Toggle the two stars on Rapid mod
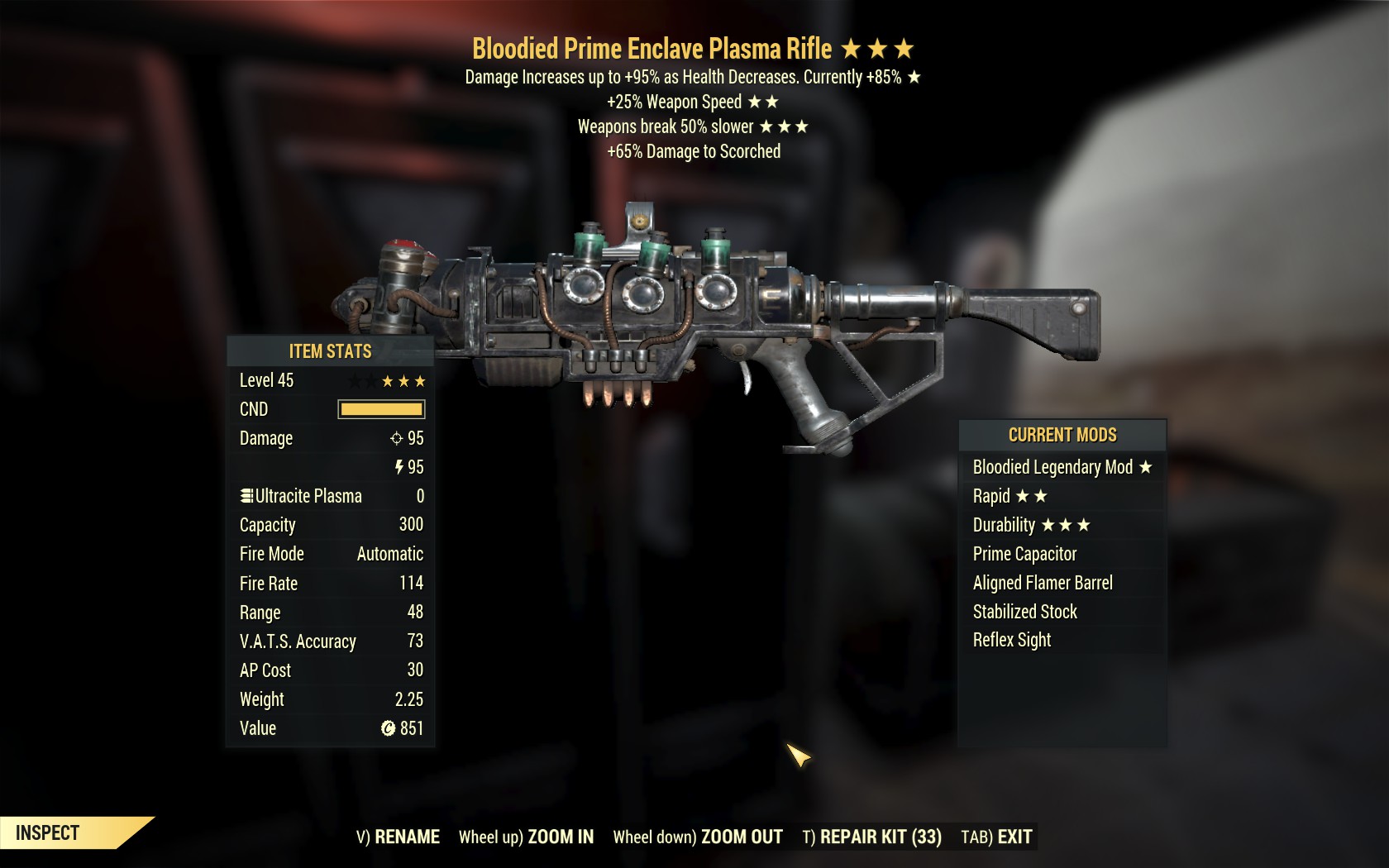Image resolution: width=1389 pixels, height=868 pixels. pos(1033,496)
